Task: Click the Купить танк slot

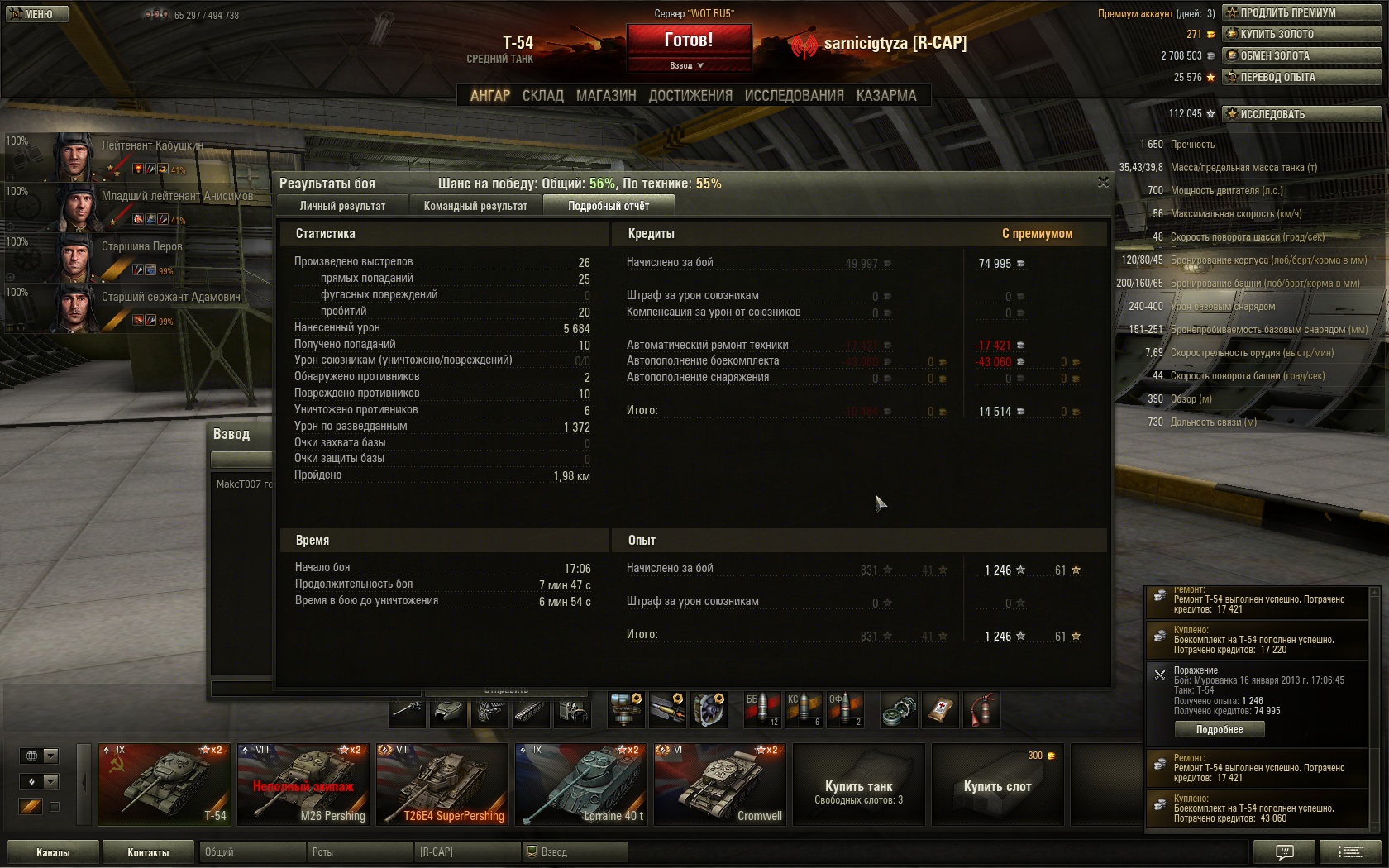Action: point(858,784)
